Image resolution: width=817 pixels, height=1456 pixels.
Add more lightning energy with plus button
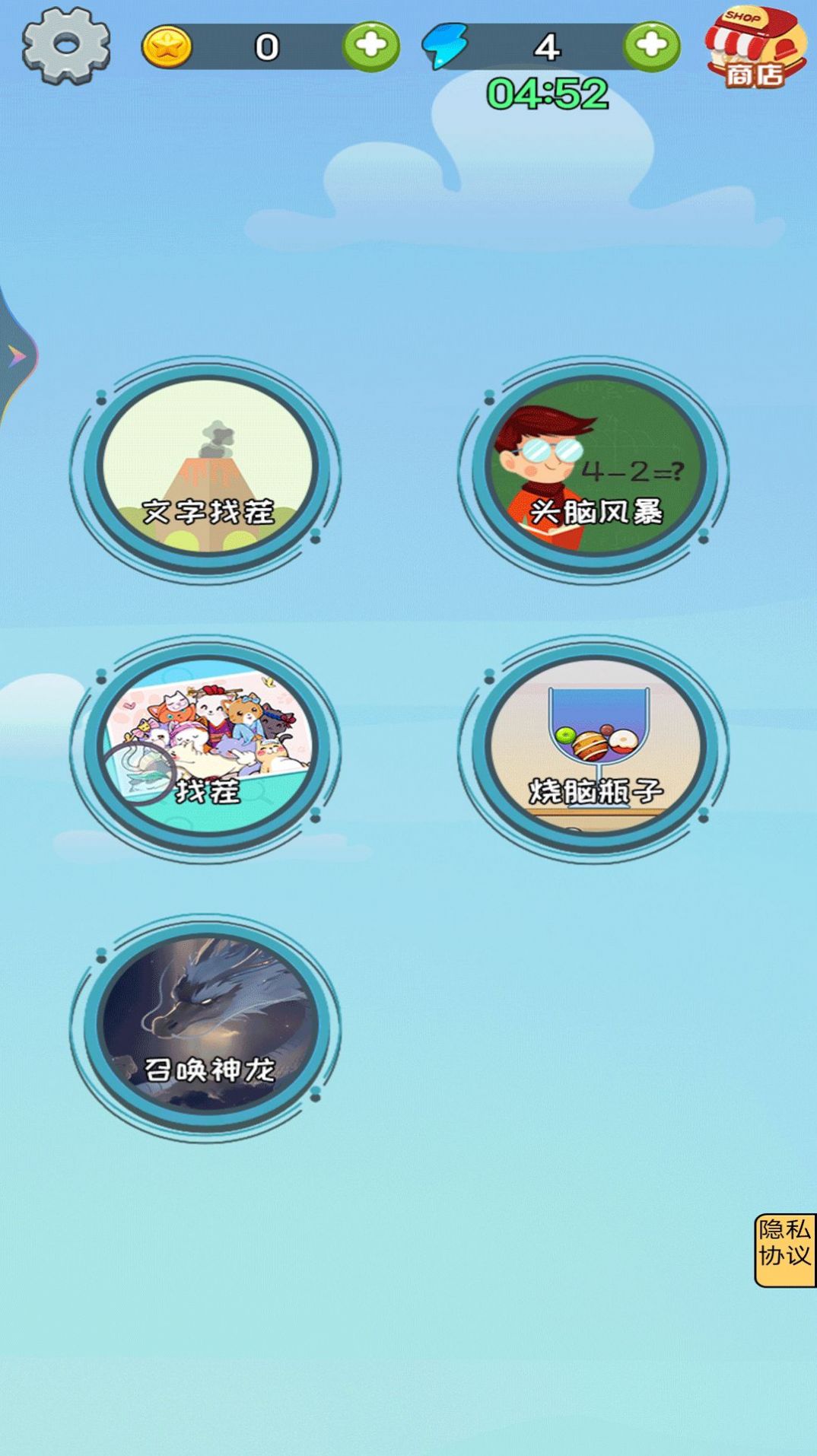[651, 46]
